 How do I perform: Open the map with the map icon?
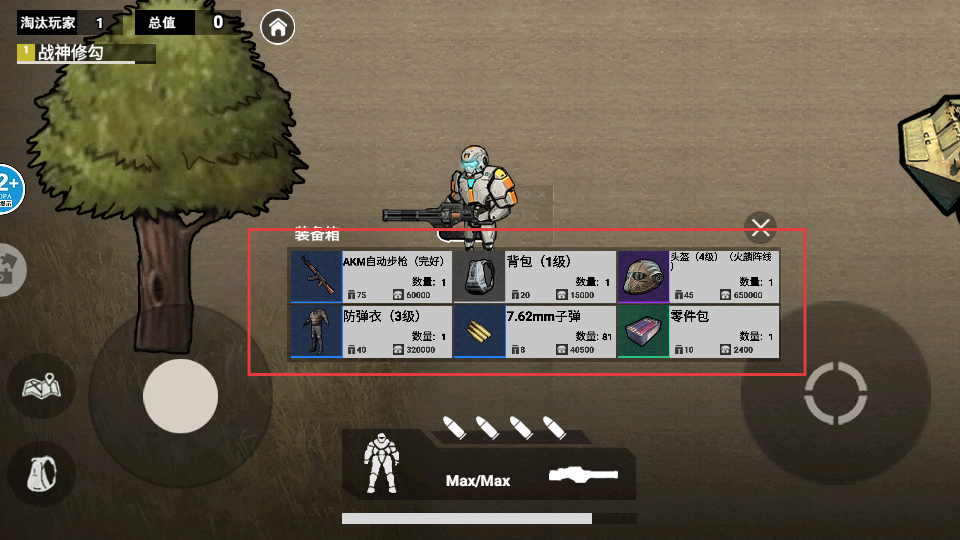(43, 386)
